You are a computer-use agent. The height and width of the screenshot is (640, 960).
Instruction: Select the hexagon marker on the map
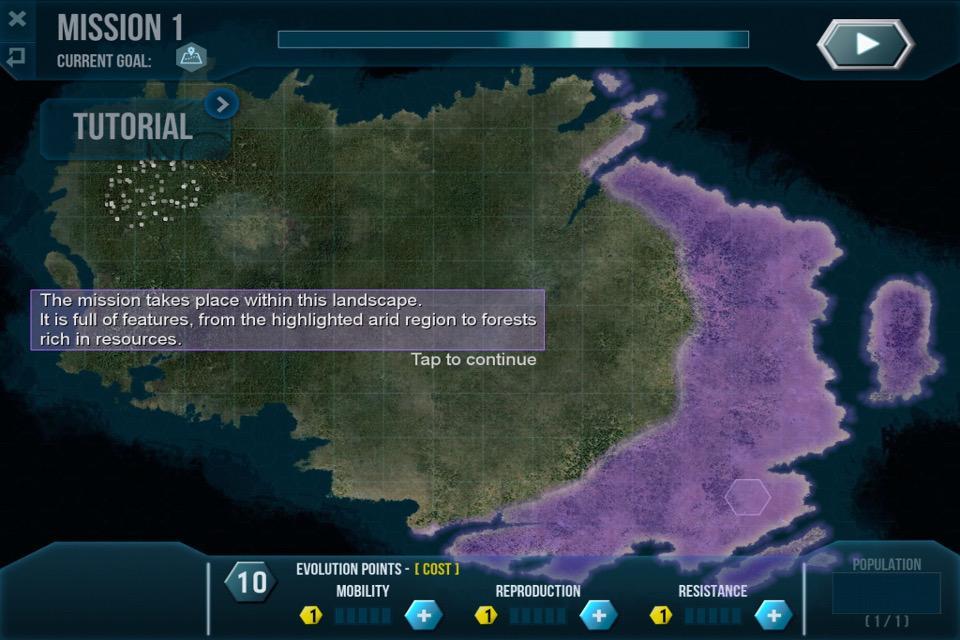click(747, 497)
